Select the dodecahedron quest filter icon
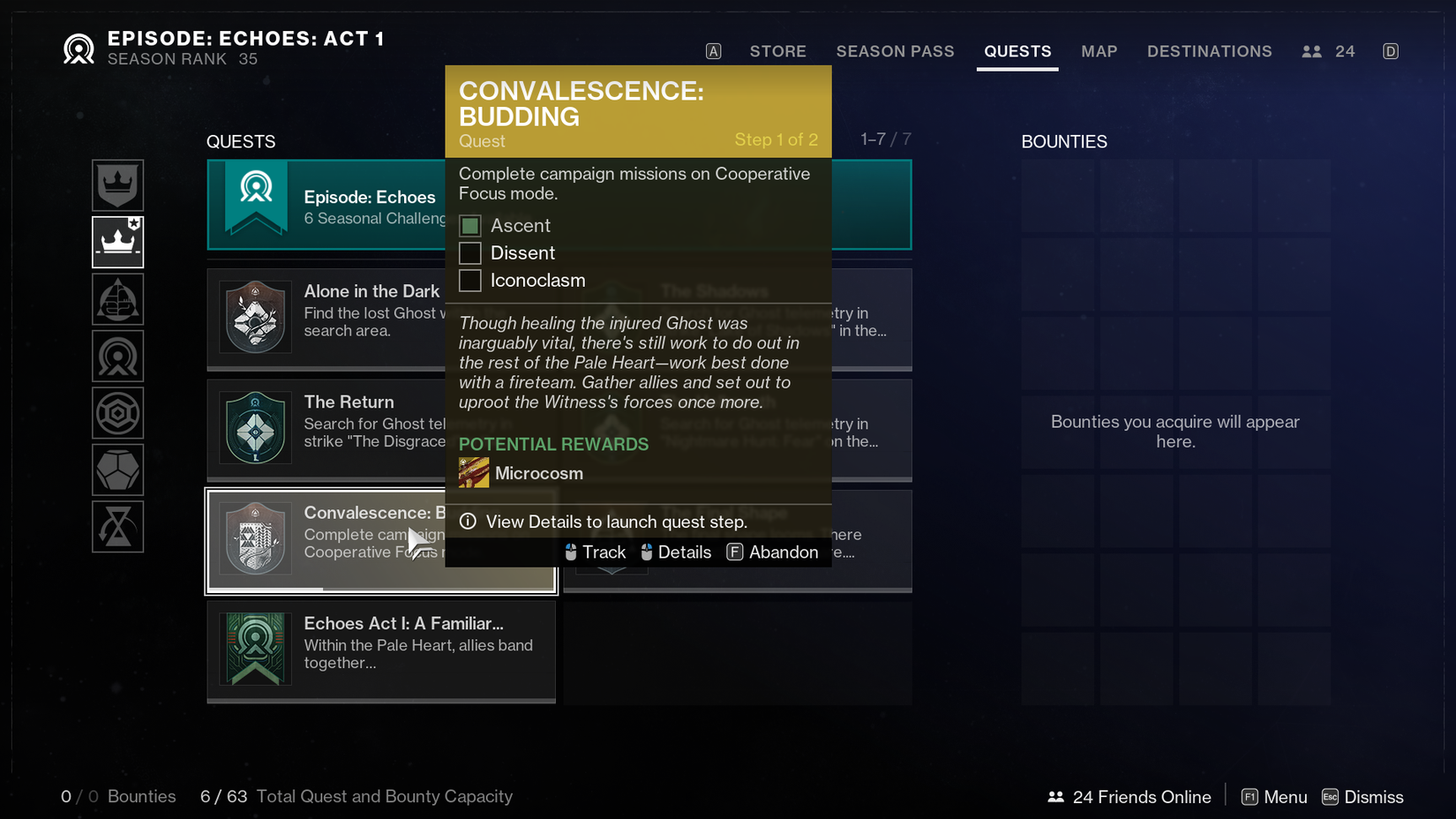Viewport: 1456px width, 819px height. point(117,470)
